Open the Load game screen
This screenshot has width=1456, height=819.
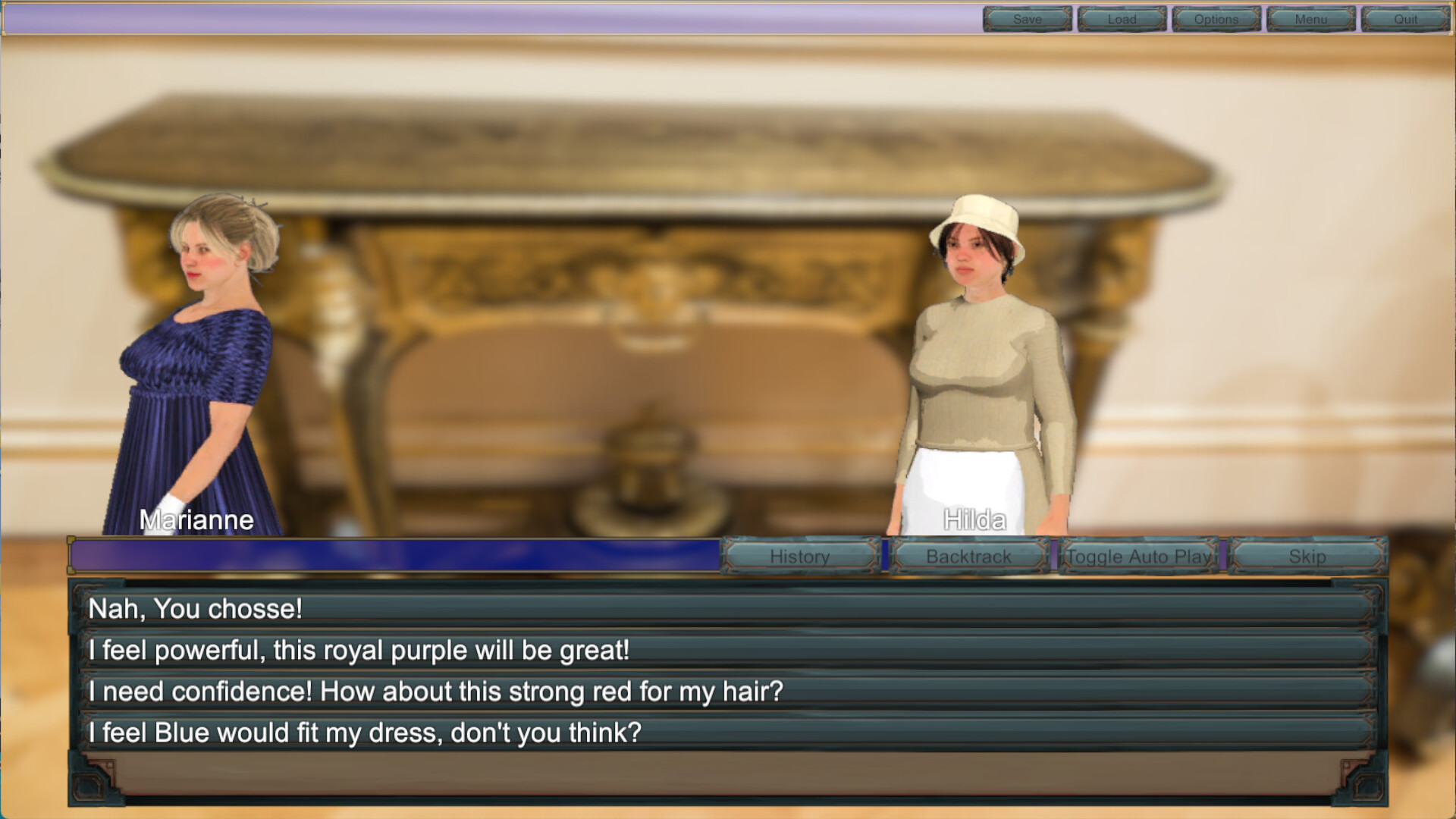(x=1122, y=19)
